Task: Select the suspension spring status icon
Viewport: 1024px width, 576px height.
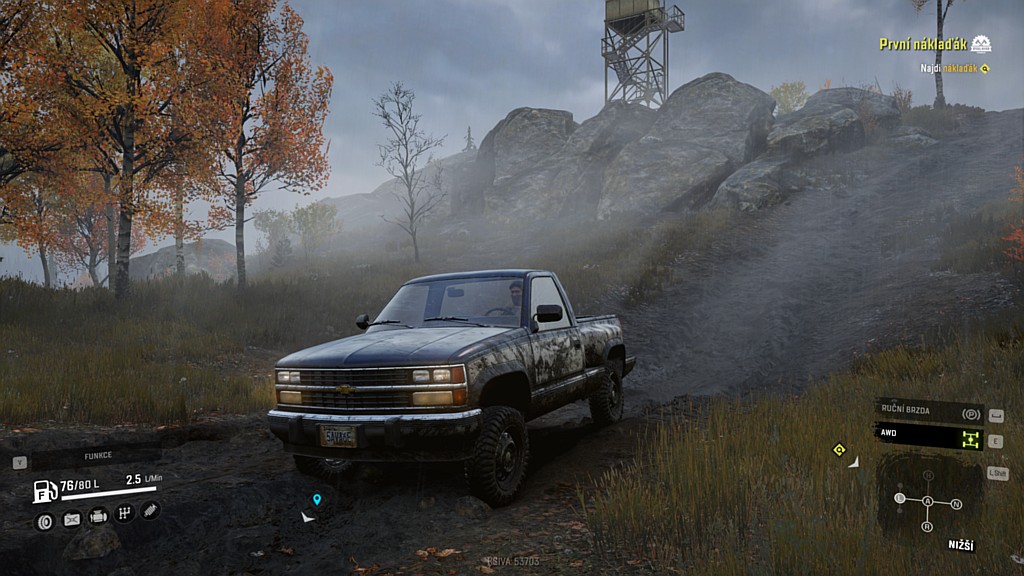Action: tap(150, 510)
